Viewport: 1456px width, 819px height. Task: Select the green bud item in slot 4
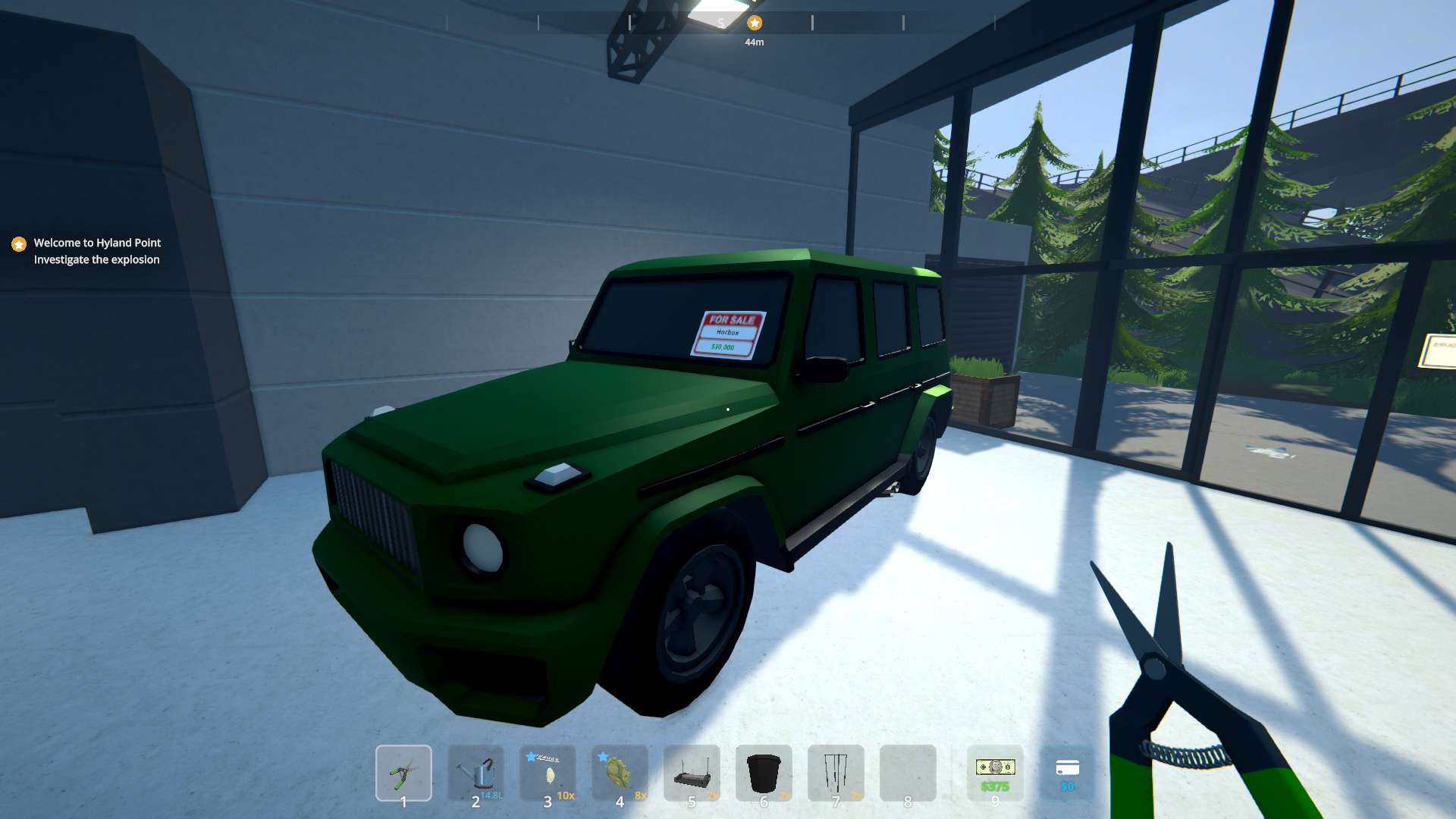pyautogui.click(x=620, y=773)
